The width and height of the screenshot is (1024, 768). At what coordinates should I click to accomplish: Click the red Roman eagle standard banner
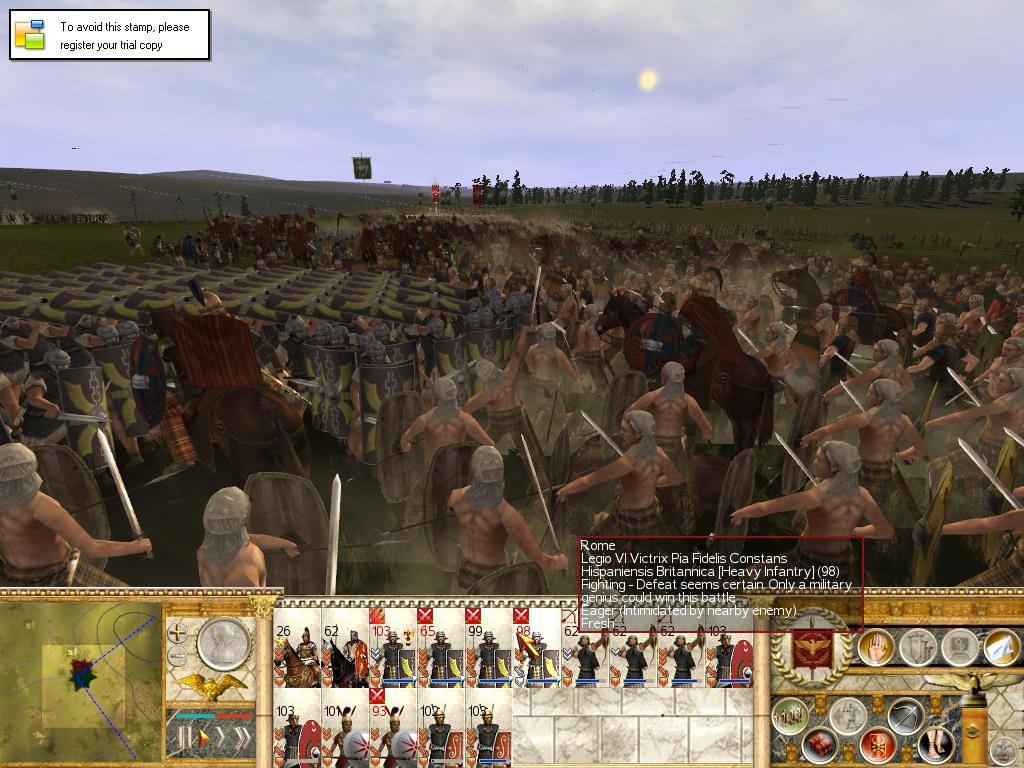(x=813, y=649)
